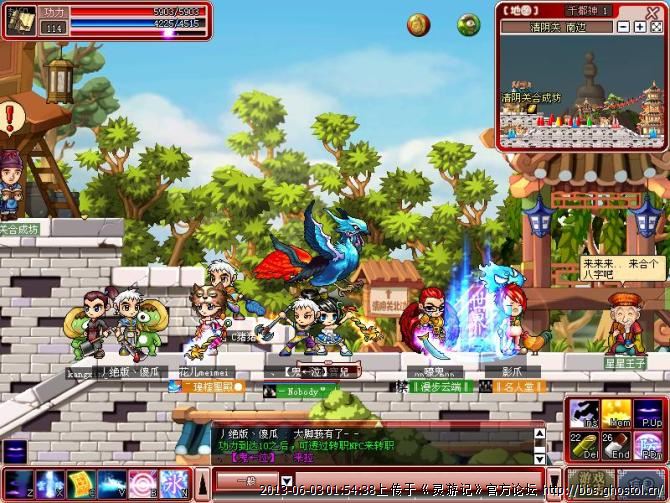
Task: Activate the ice character skill slot
Action: point(172,483)
